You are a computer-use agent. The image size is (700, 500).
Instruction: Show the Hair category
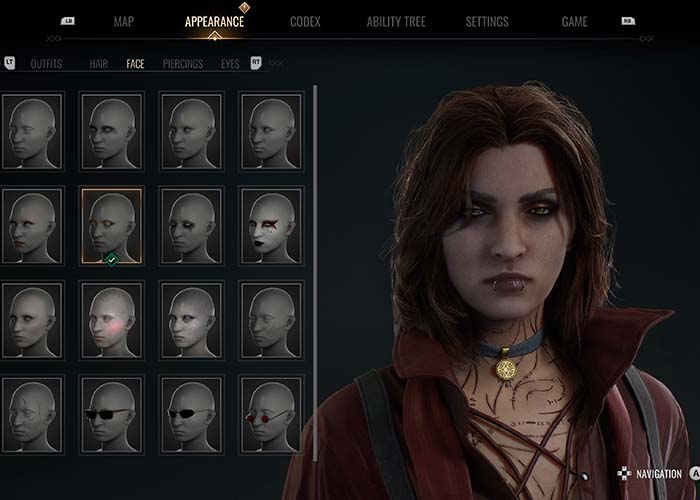pyautogui.click(x=99, y=64)
